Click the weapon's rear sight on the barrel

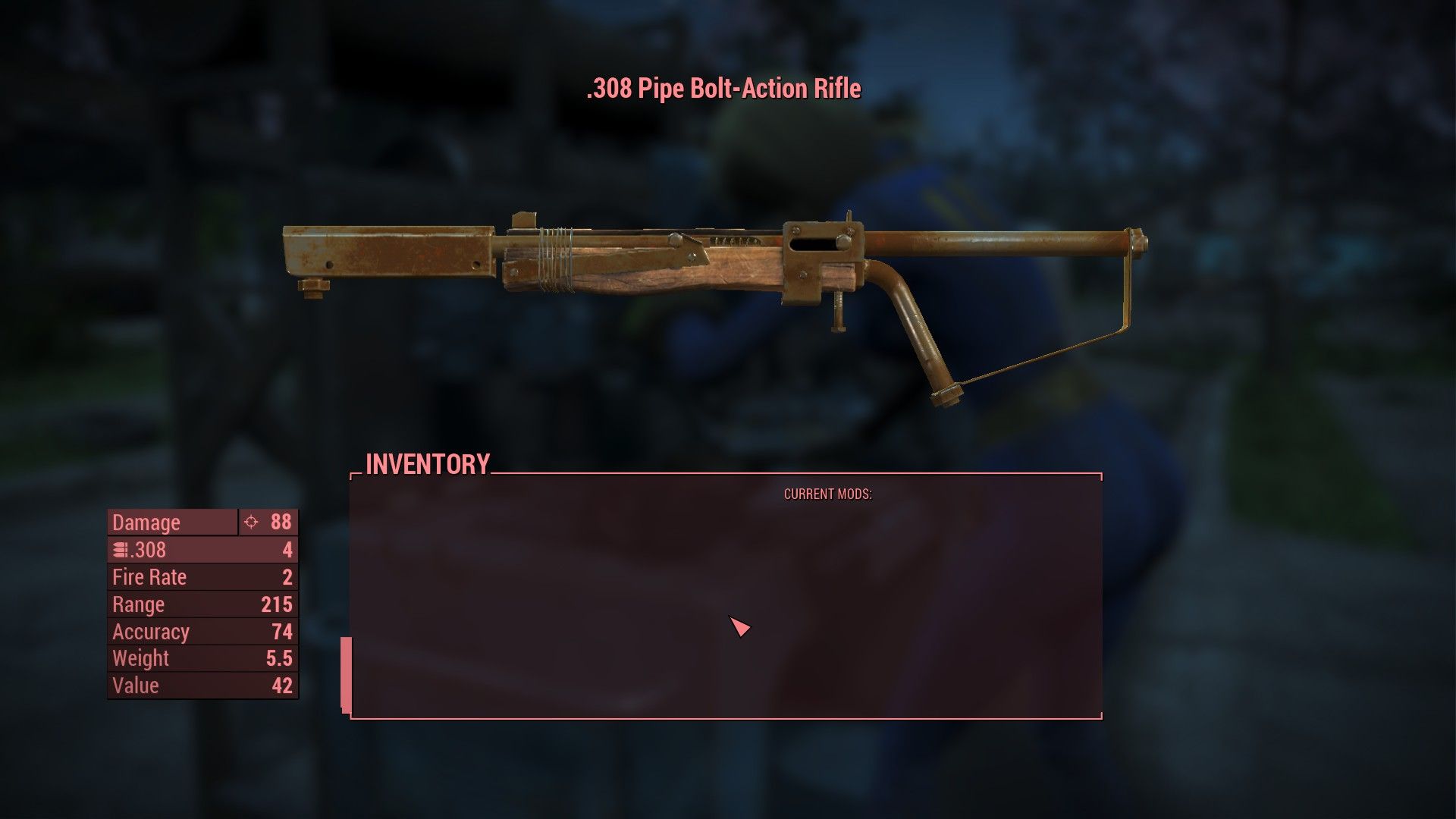525,220
